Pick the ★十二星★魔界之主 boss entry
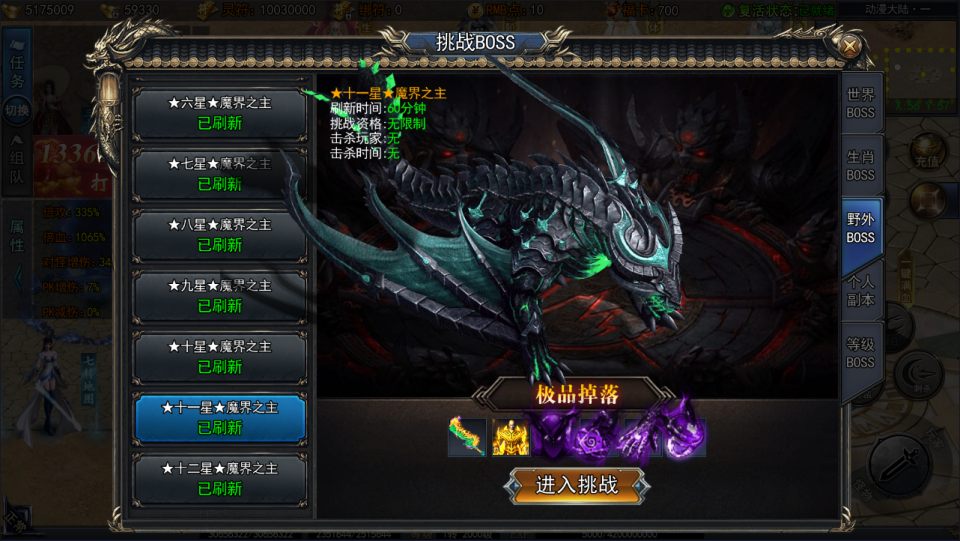960x541 pixels. point(220,479)
